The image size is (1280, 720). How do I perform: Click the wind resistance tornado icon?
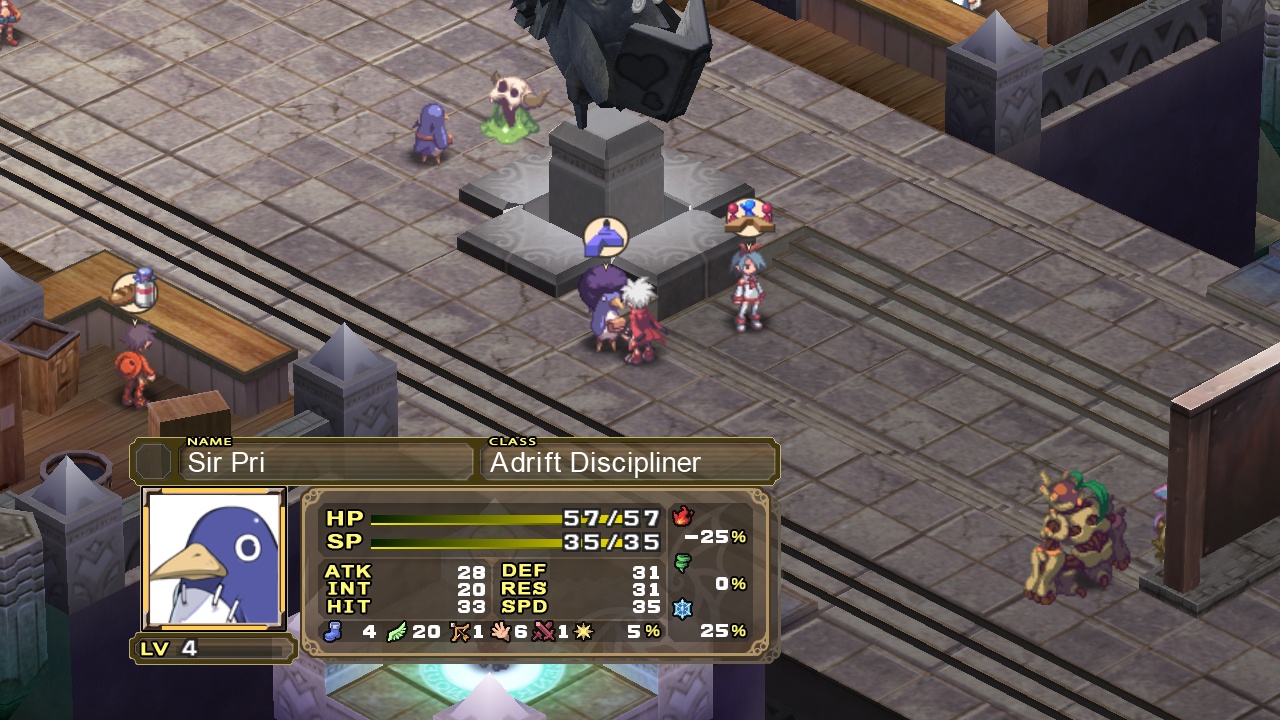pyautogui.click(x=683, y=562)
